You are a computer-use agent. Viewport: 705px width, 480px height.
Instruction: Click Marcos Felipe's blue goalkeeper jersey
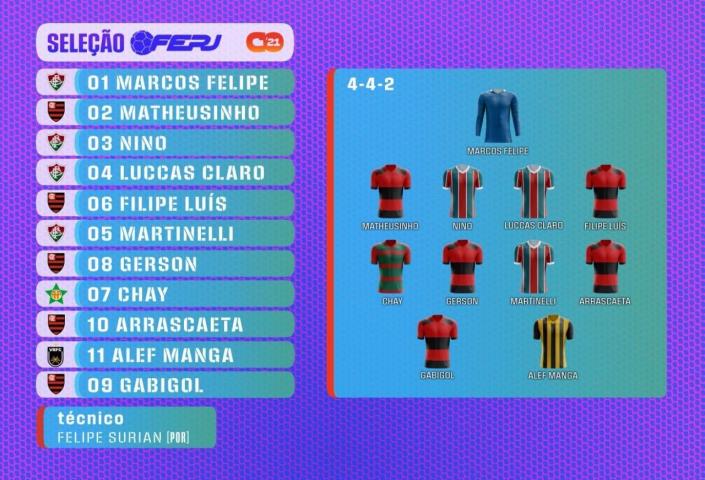click(497, 117)
